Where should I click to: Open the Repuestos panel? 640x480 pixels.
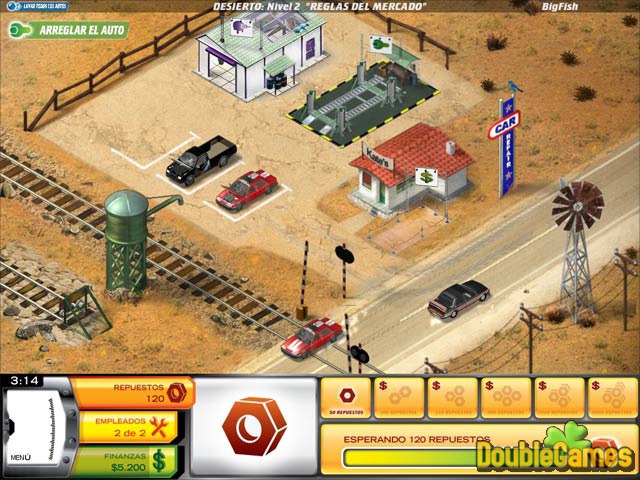pos(130,392)
